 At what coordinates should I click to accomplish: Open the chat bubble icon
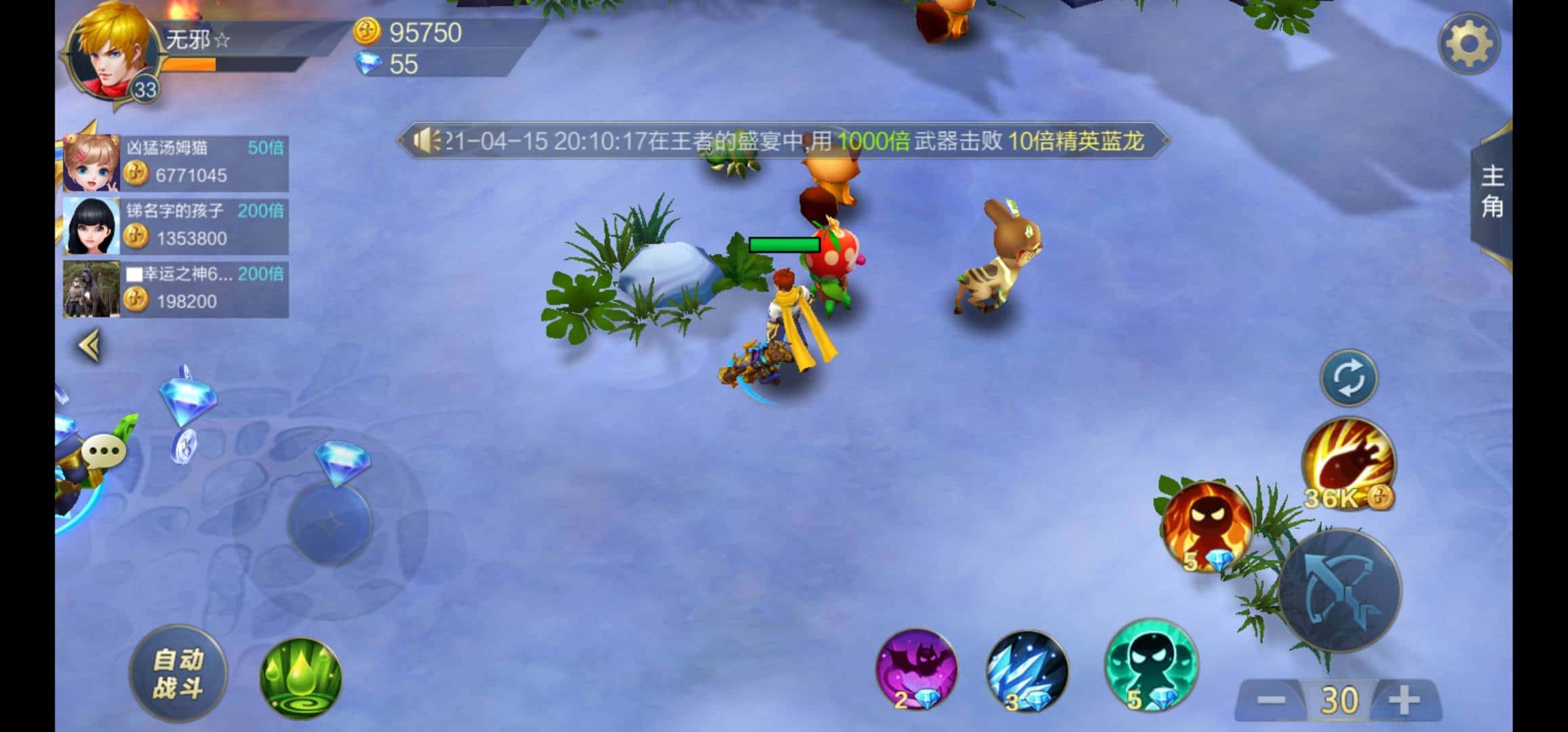click(x=103, y=449)
